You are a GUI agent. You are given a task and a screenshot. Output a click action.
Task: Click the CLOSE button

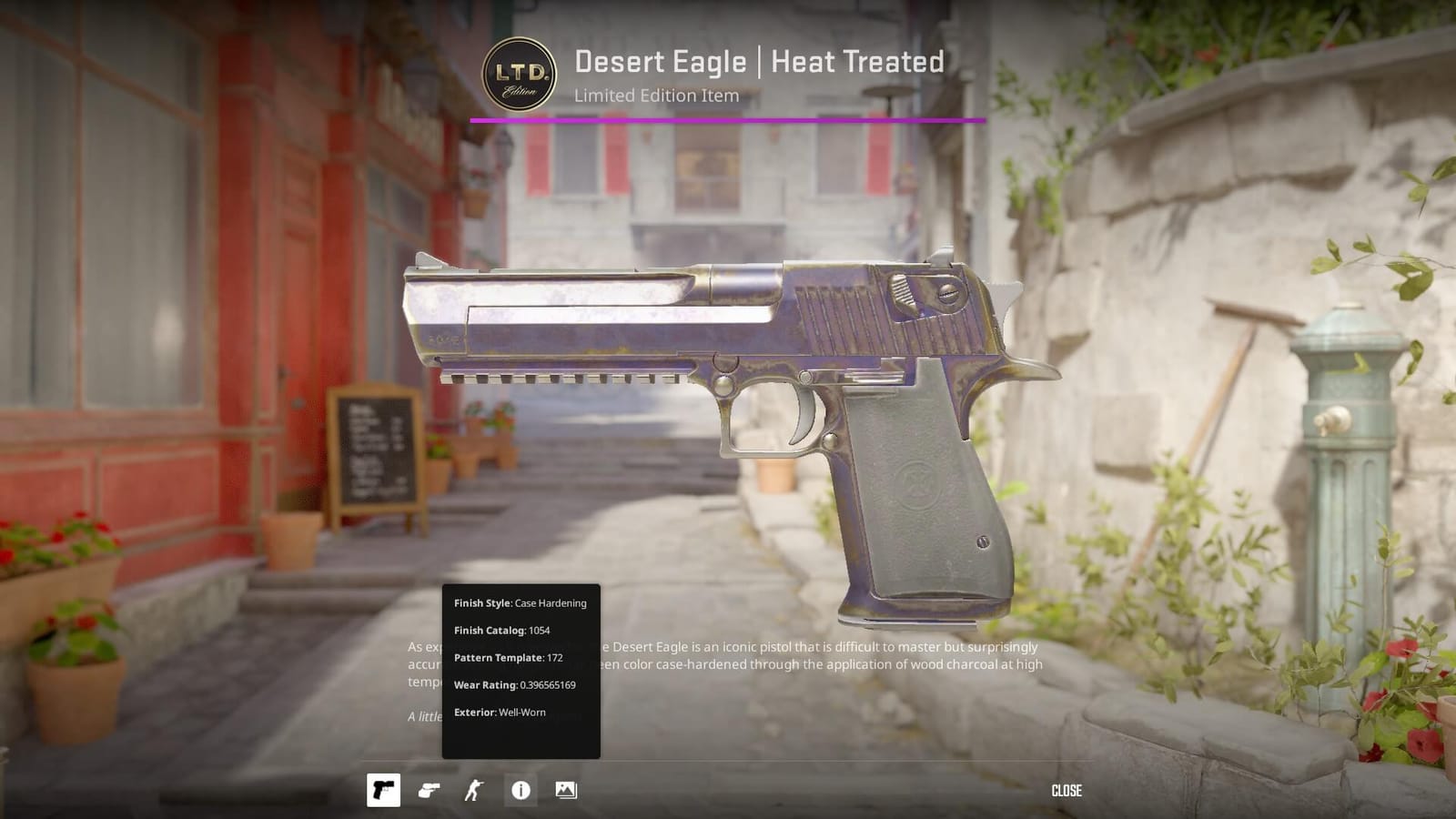tap(1066, 791)
